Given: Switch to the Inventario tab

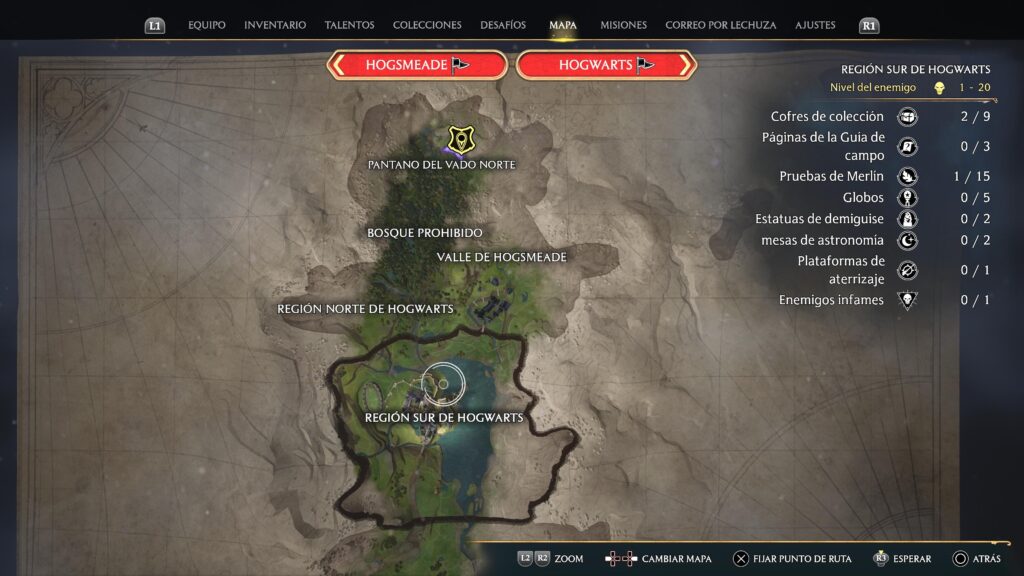Looking at the screenshot, I should pyautogui.click(x=275, y=25).
